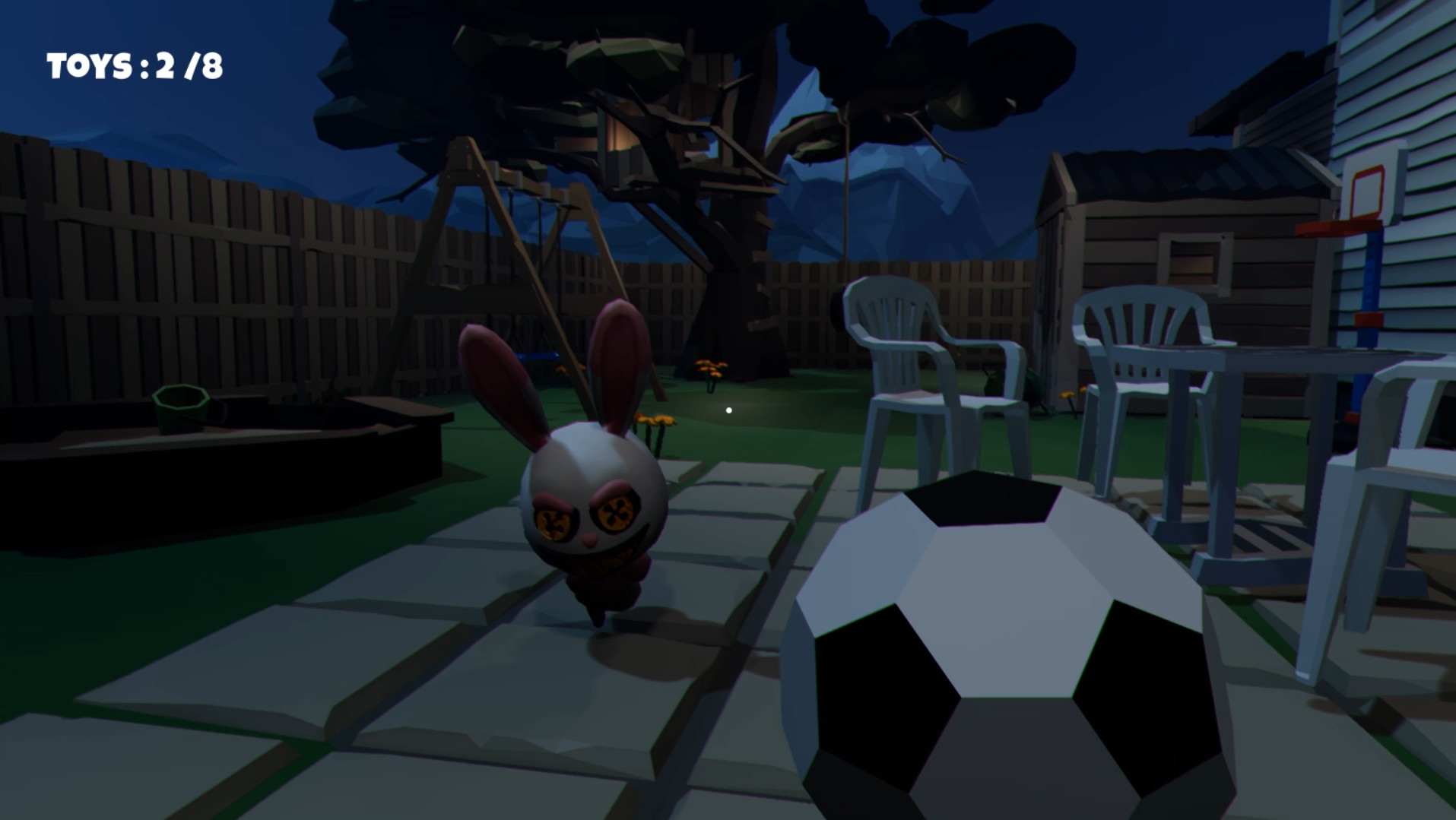Click the glowing orb on the lawn

tap(729, 409)
